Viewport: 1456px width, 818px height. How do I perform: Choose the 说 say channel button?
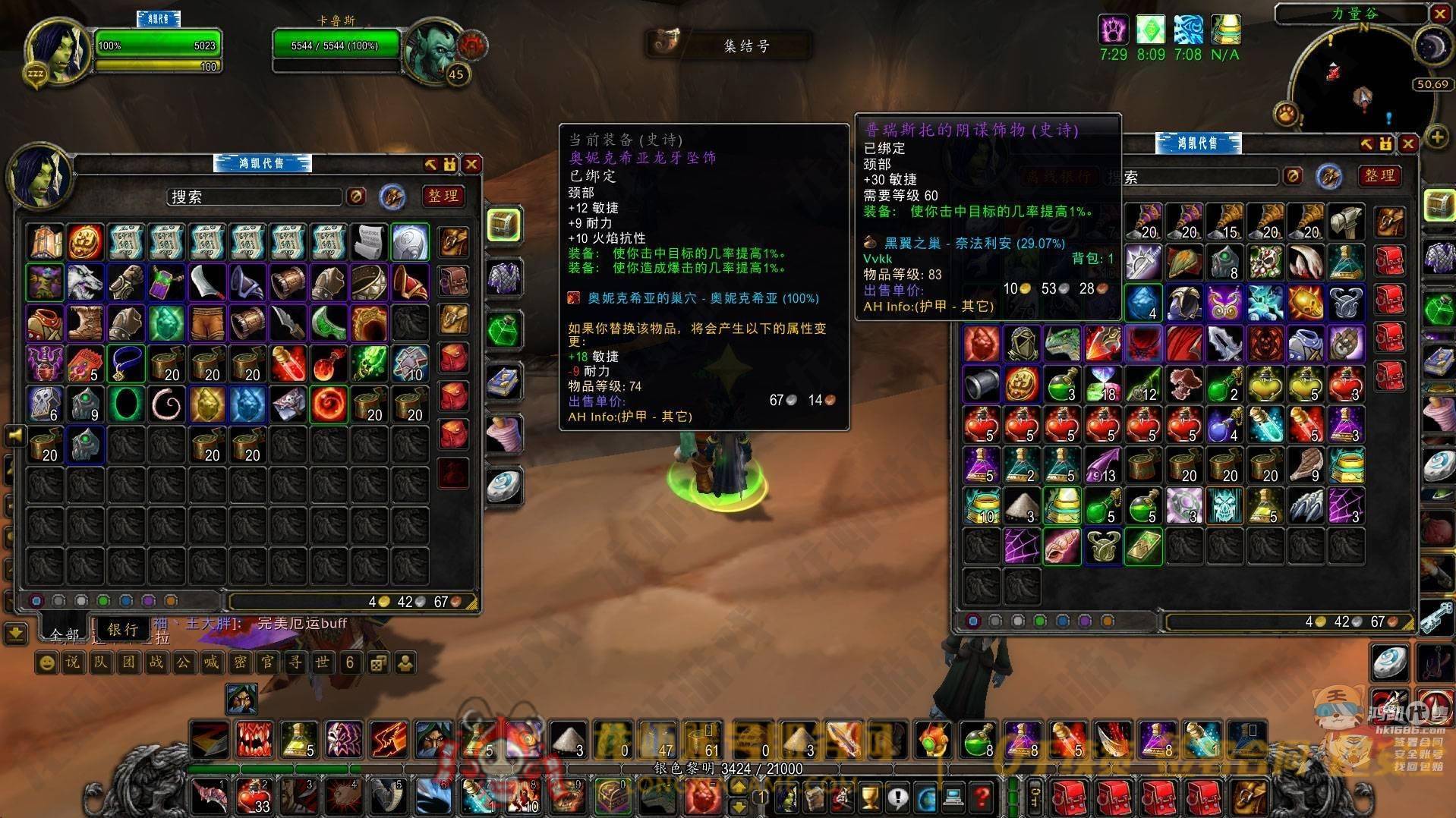click(73, 662)
